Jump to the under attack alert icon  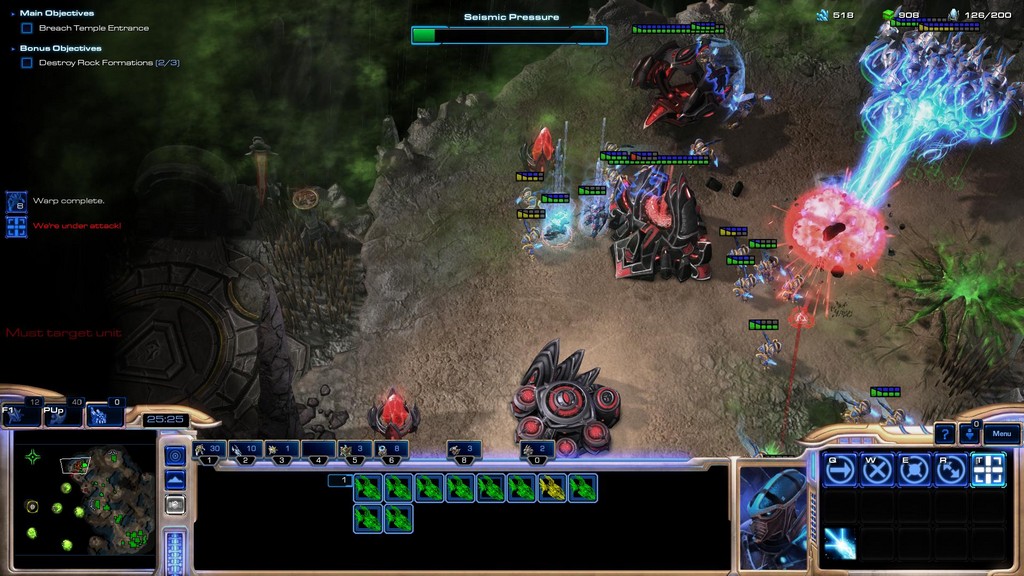coord(16,227)
